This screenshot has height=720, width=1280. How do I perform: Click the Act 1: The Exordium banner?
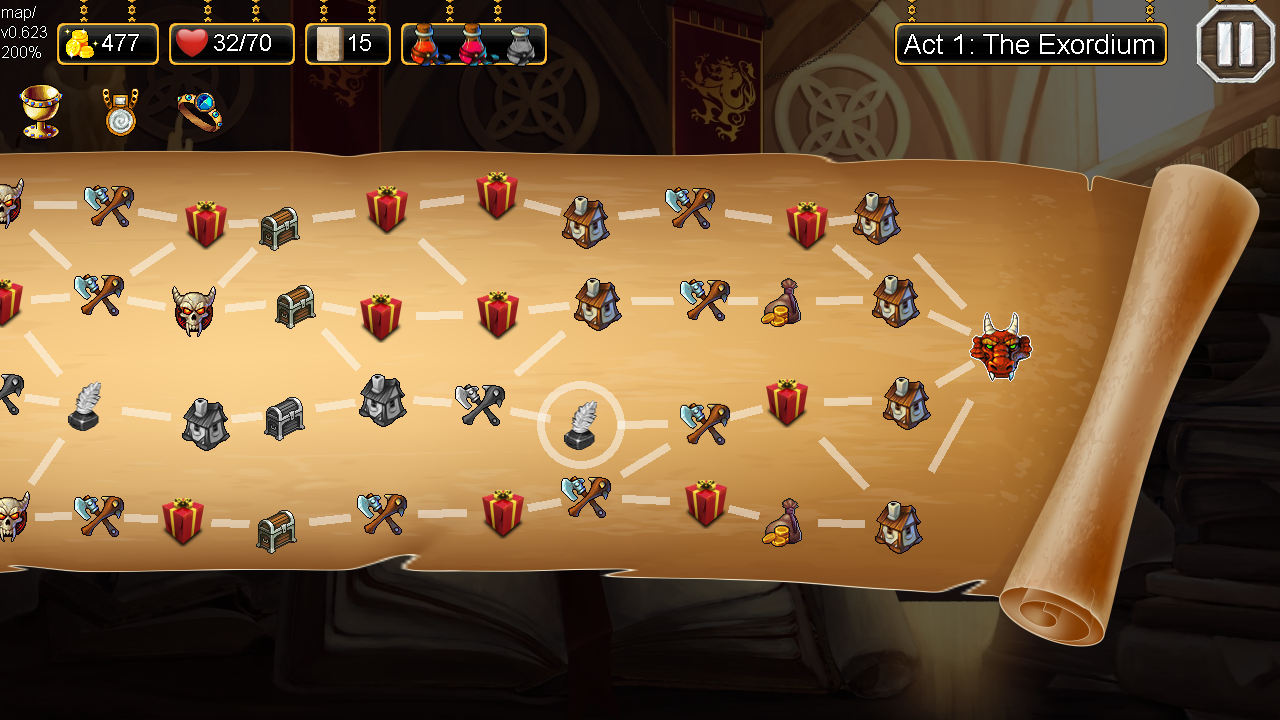click(1030, 44)
